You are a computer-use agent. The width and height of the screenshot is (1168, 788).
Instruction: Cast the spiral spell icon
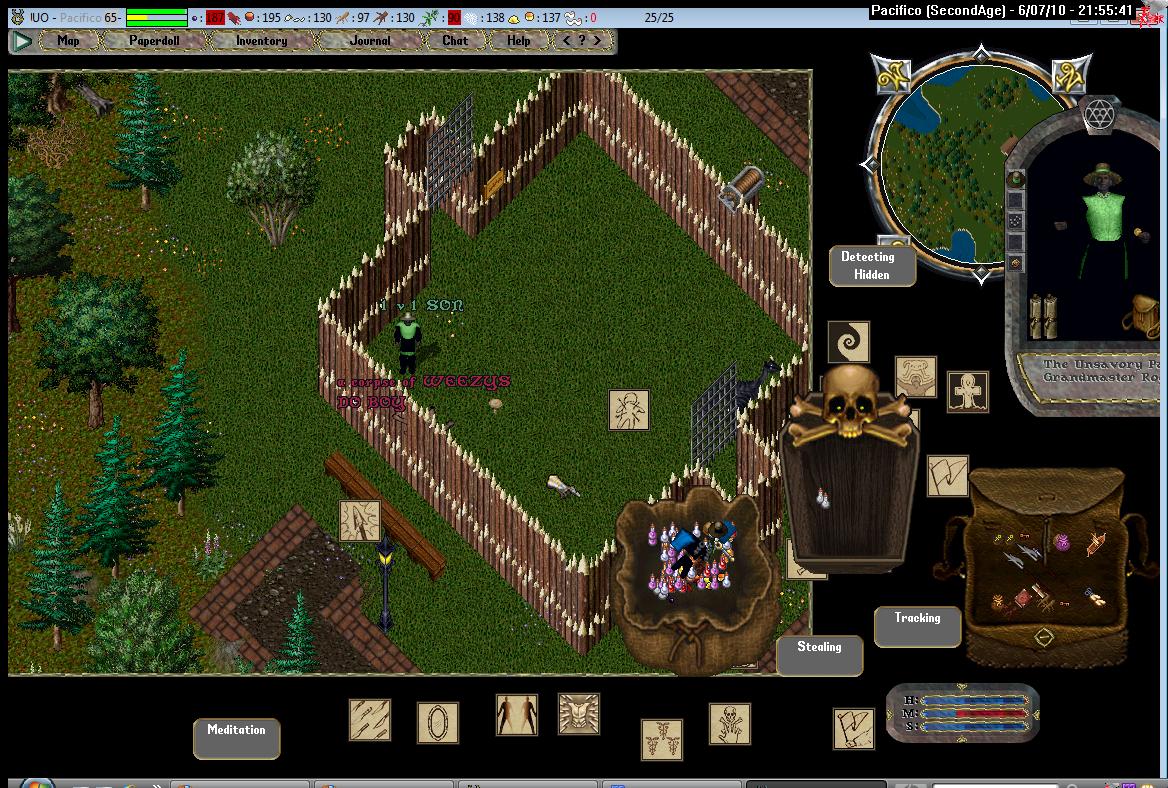click(848, 342)
